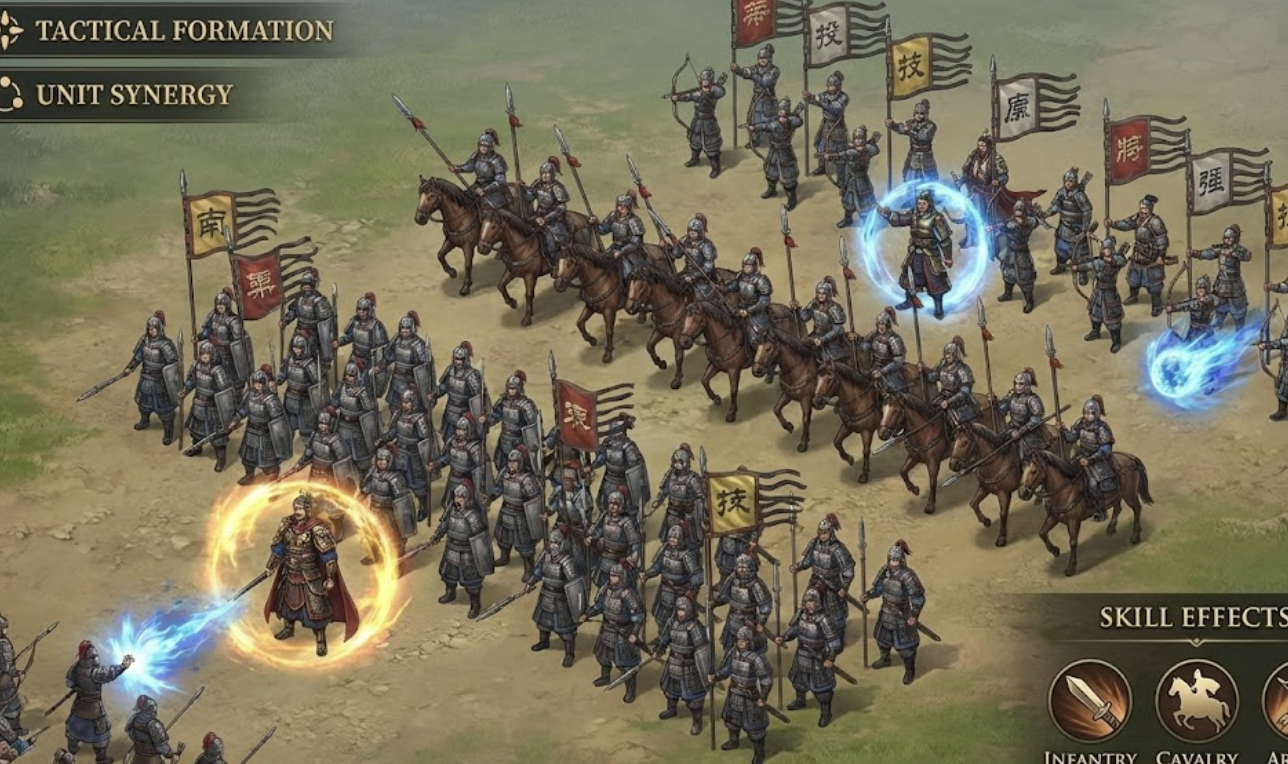Select the Cavalry horseman skill icon

[x=1197, y=701]
